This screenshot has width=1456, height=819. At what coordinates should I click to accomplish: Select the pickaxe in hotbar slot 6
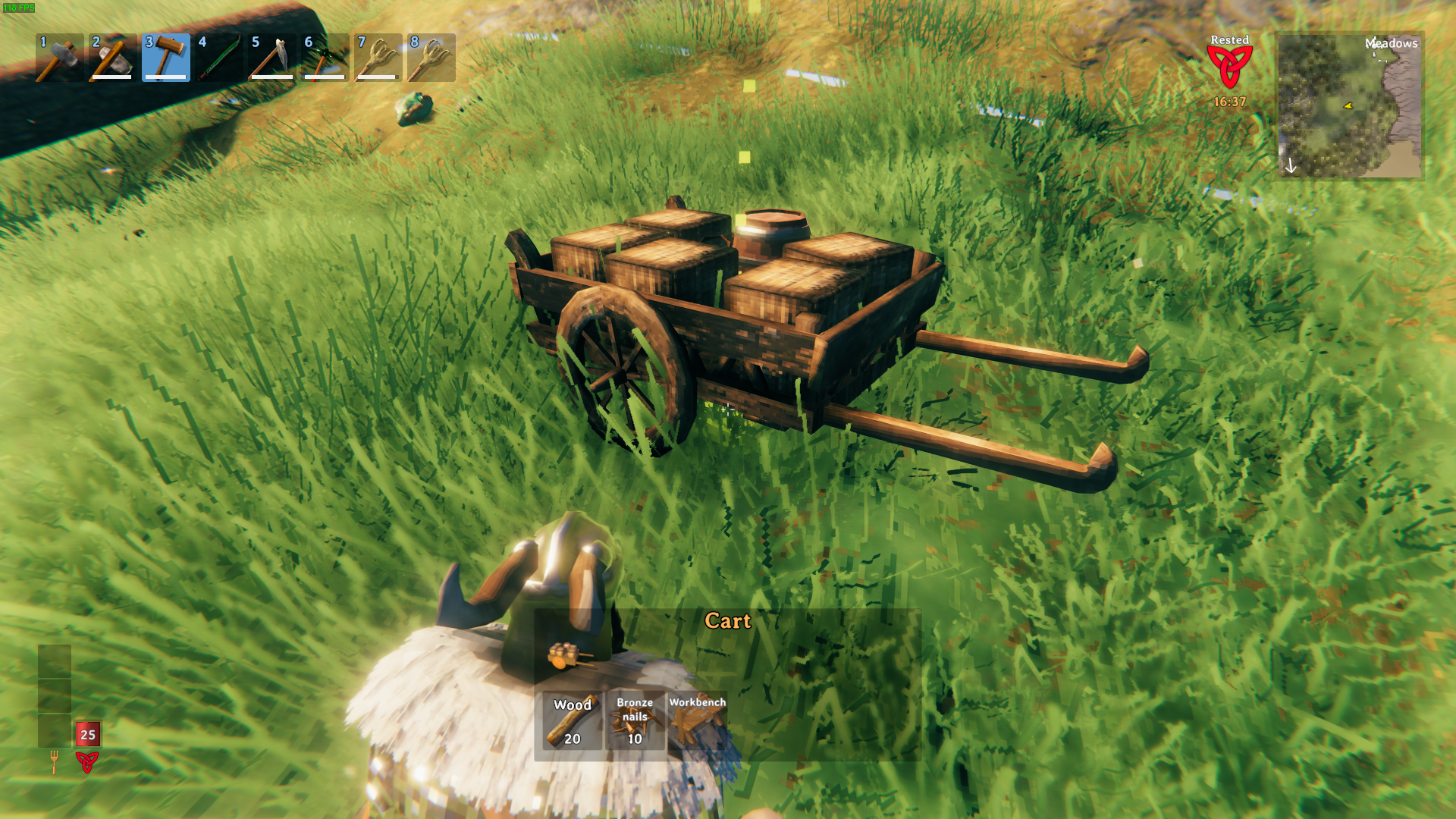[325, 58]
